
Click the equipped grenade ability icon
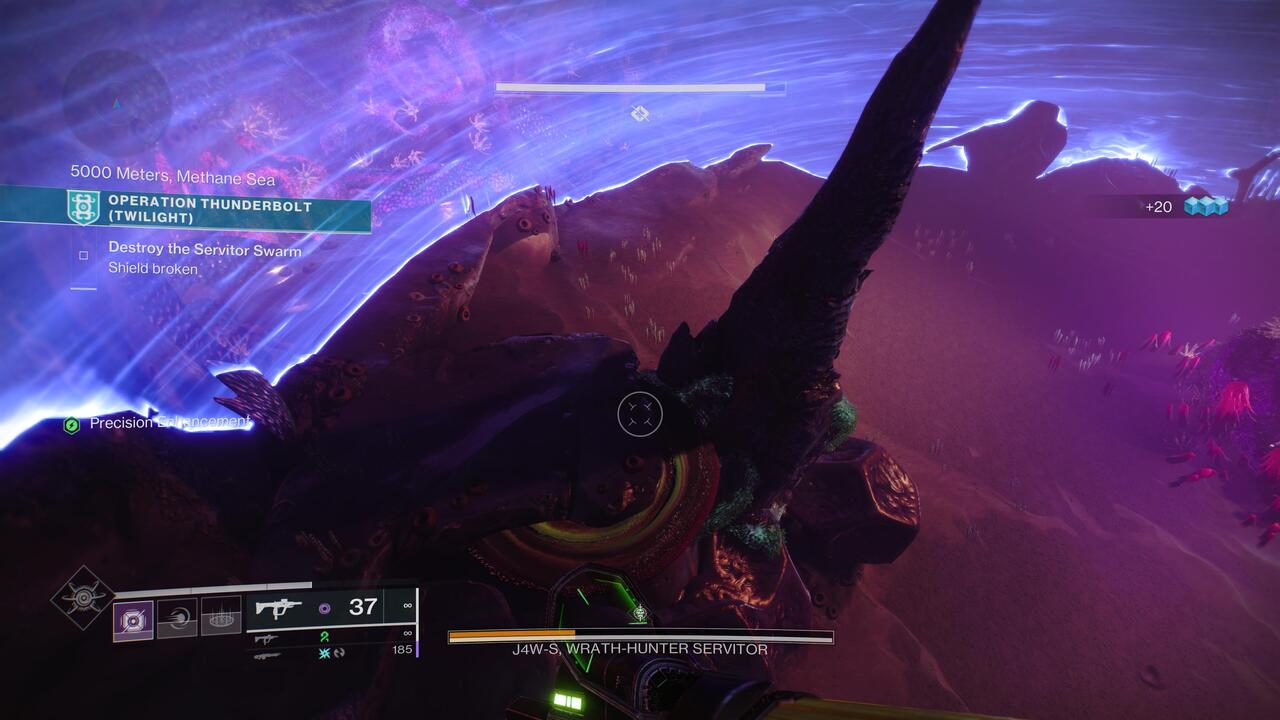click(x=133, y=619)
